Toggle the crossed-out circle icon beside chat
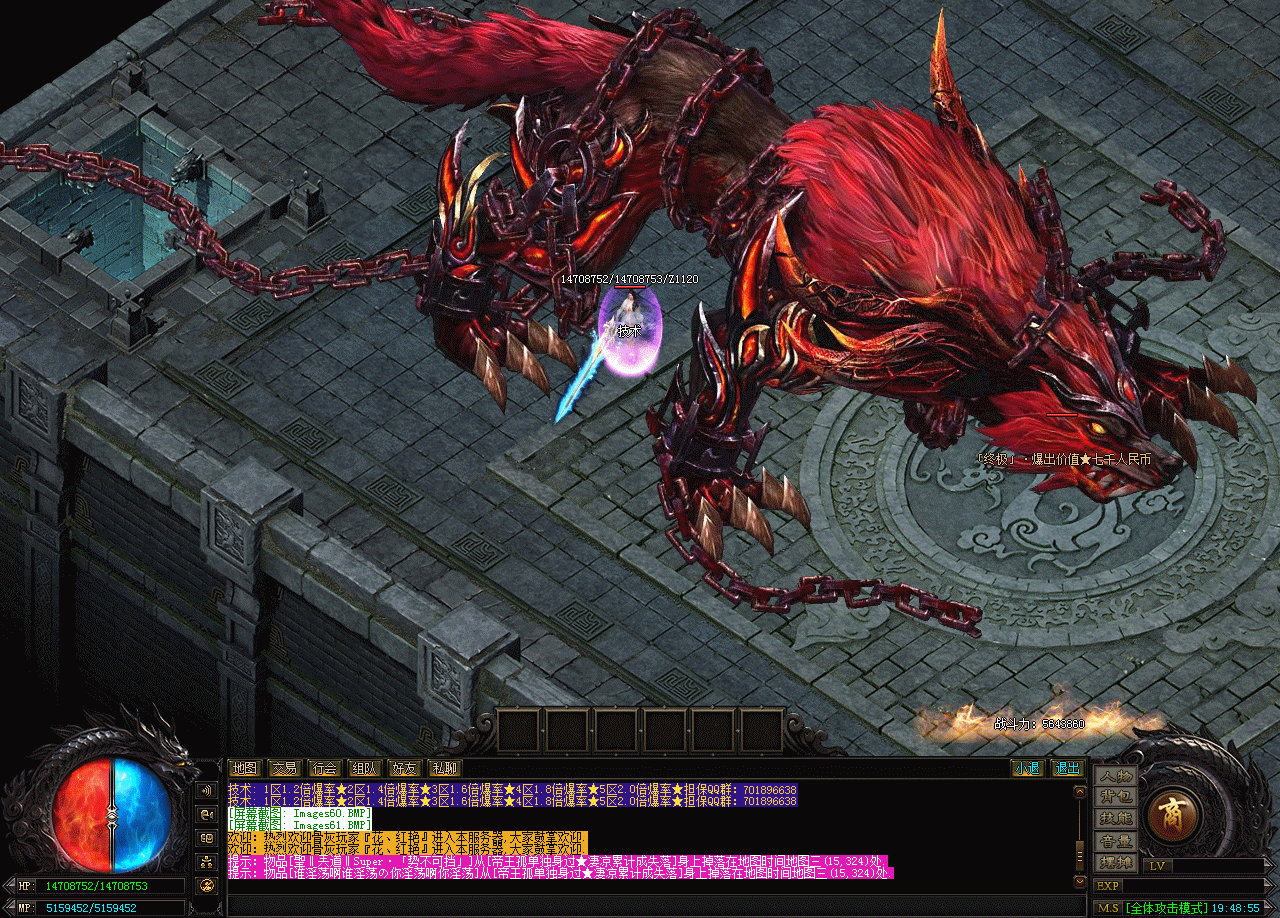This screenshot has height=918, width=1280. pos(207,884)
